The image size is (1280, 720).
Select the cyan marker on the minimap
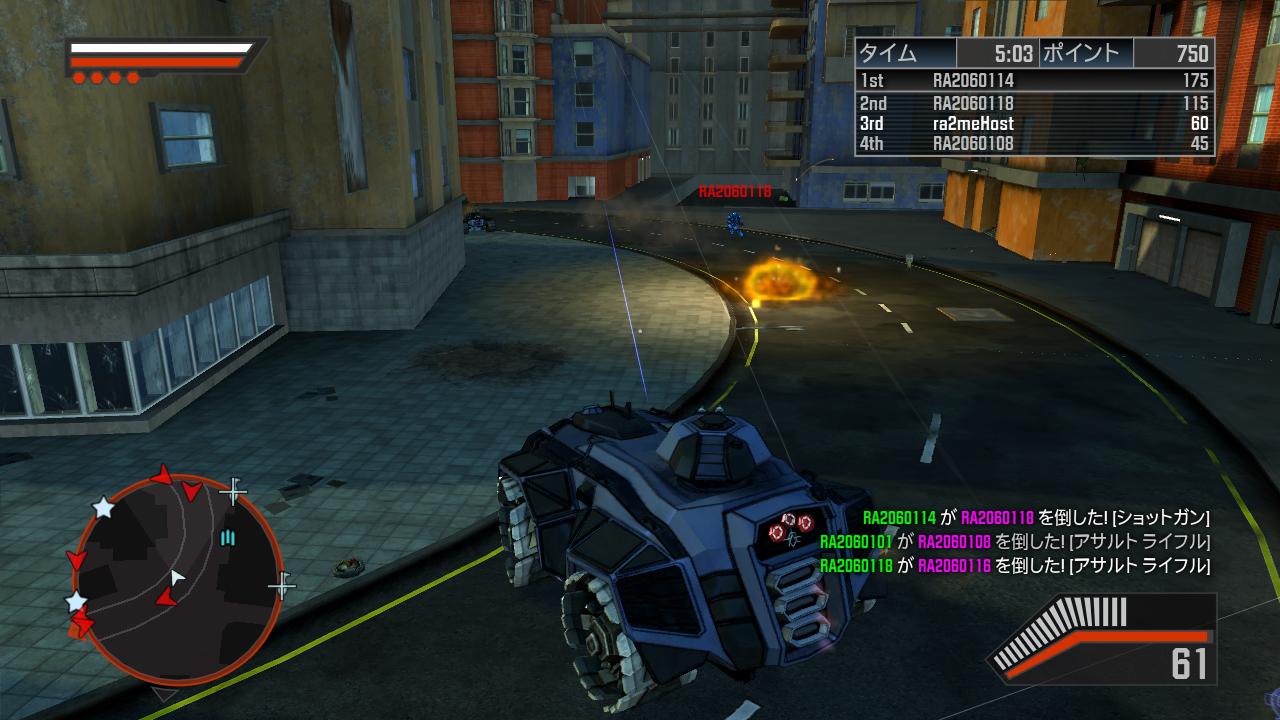point(228,539)
